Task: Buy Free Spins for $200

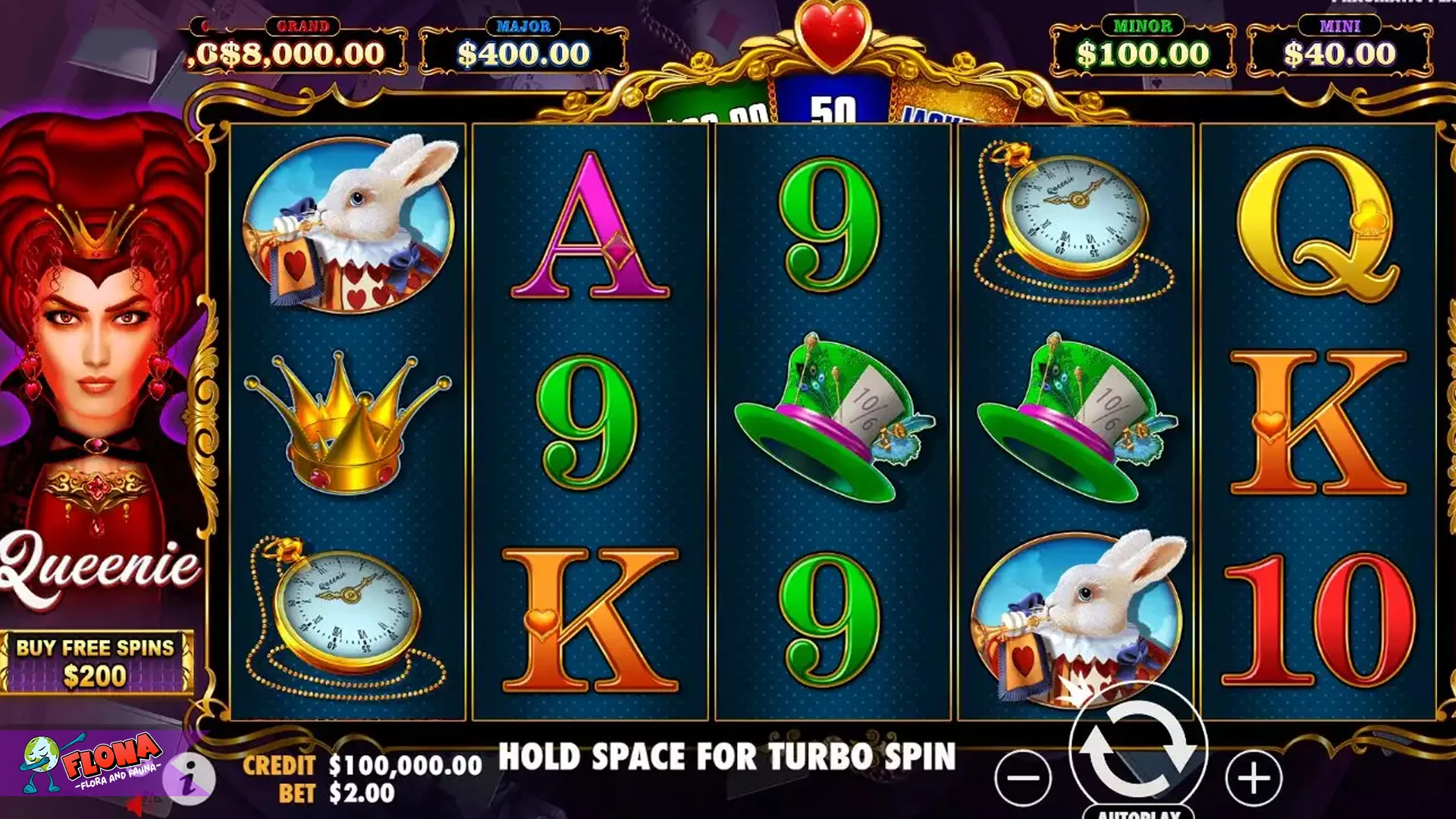Action: point(96,661)
